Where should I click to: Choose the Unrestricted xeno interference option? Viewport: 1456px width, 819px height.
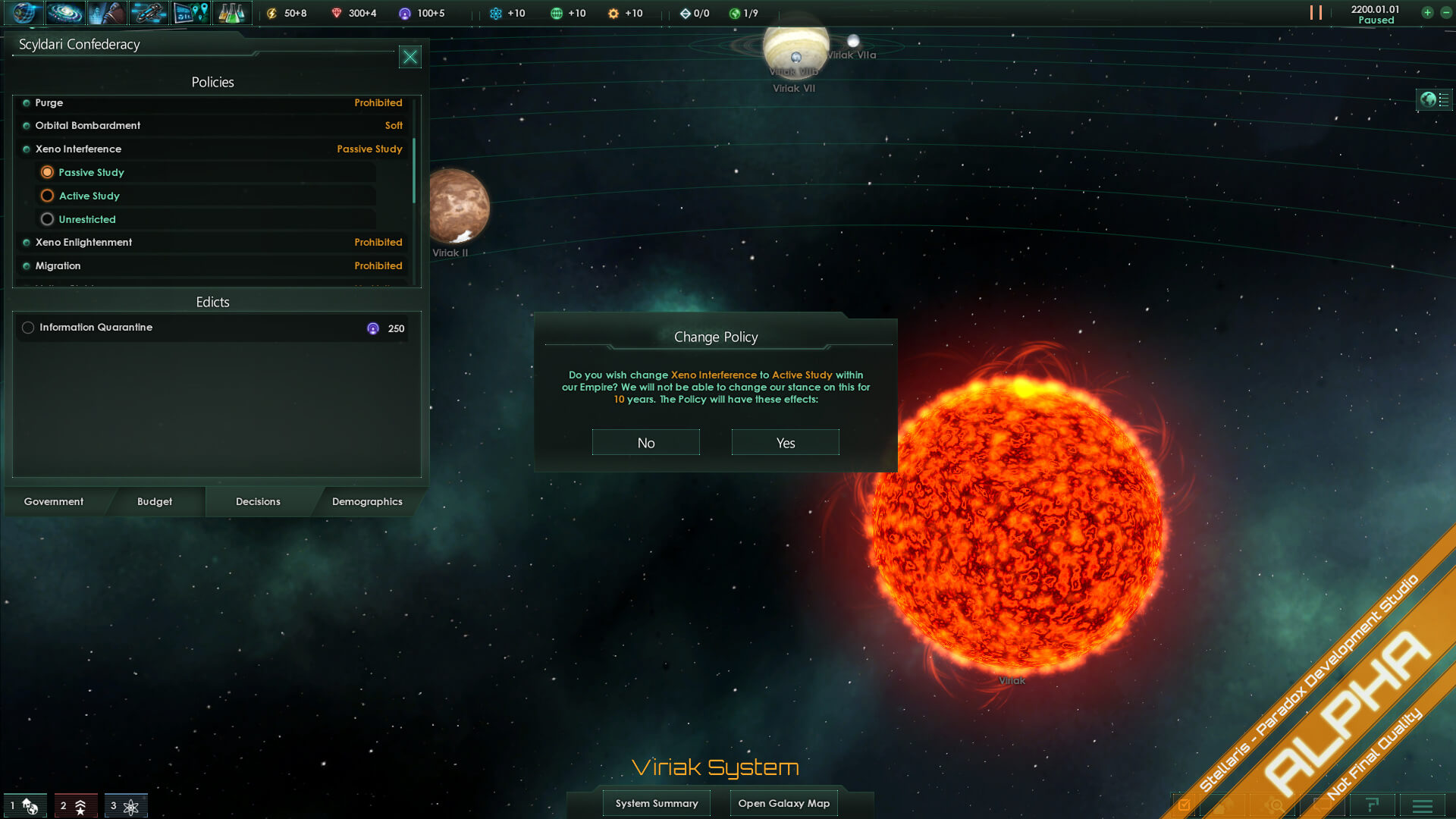click(x=47, y=219)
